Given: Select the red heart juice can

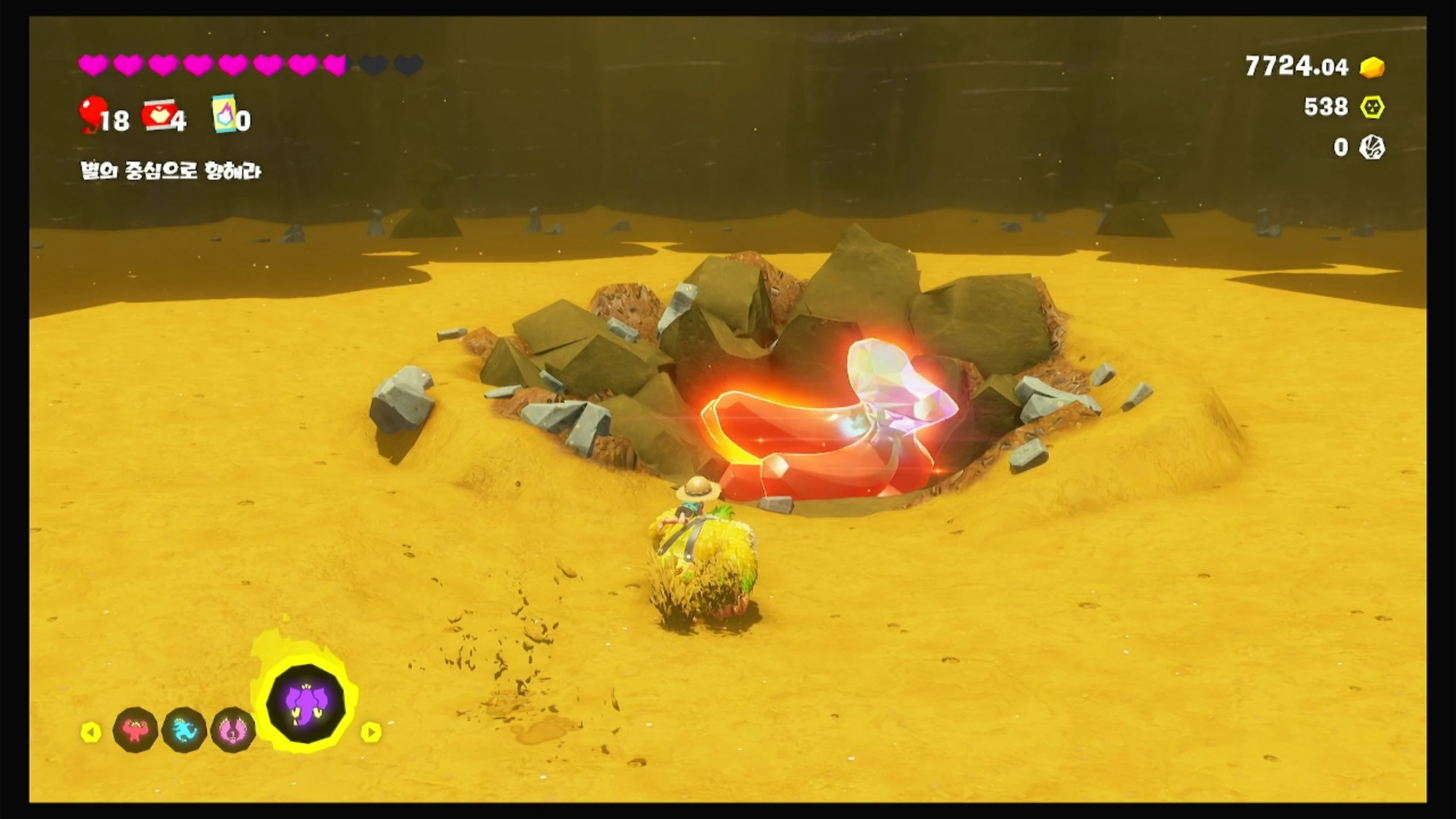Looking at the screenshot, I should (x=157, y=115).
